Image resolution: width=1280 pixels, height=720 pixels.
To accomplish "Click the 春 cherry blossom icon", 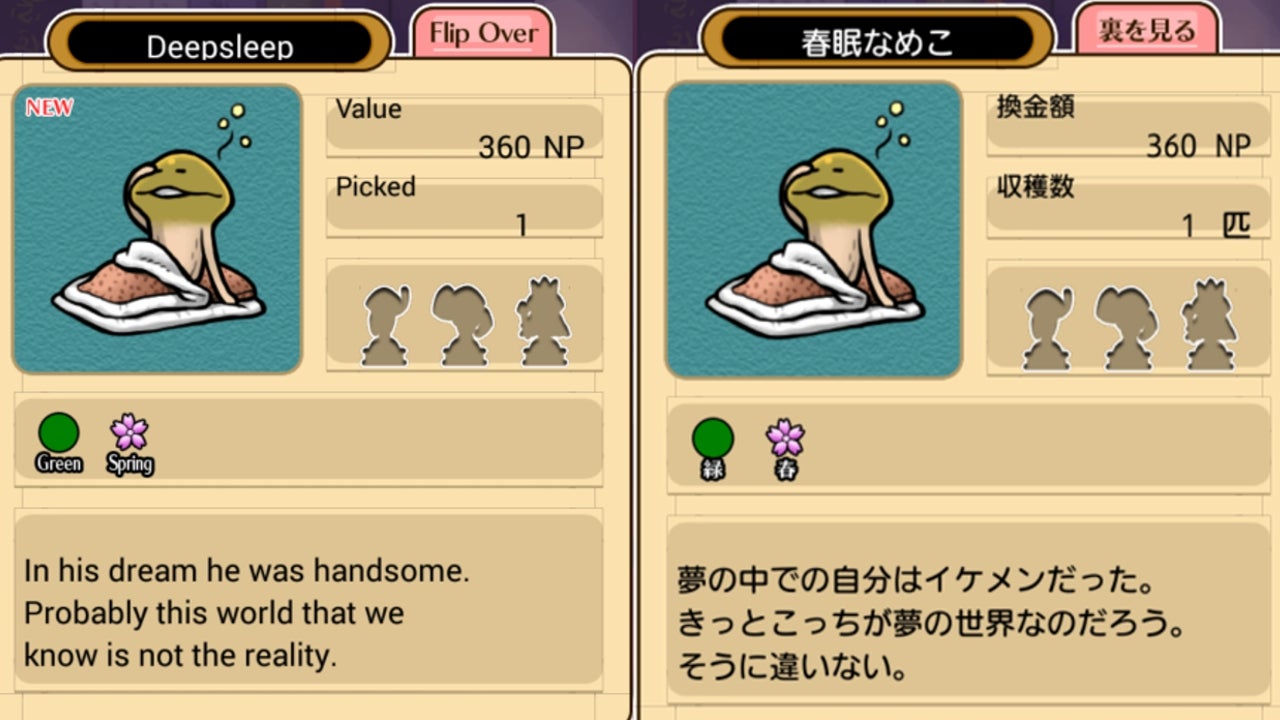I will [785, 438].
